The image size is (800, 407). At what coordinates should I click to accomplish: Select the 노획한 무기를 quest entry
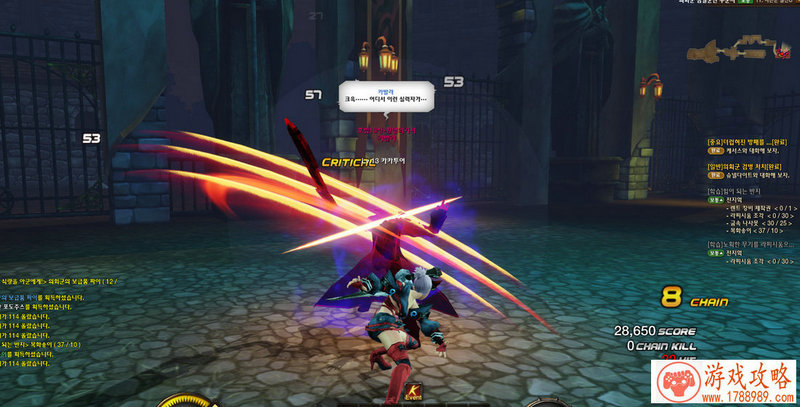pos(746,243)
